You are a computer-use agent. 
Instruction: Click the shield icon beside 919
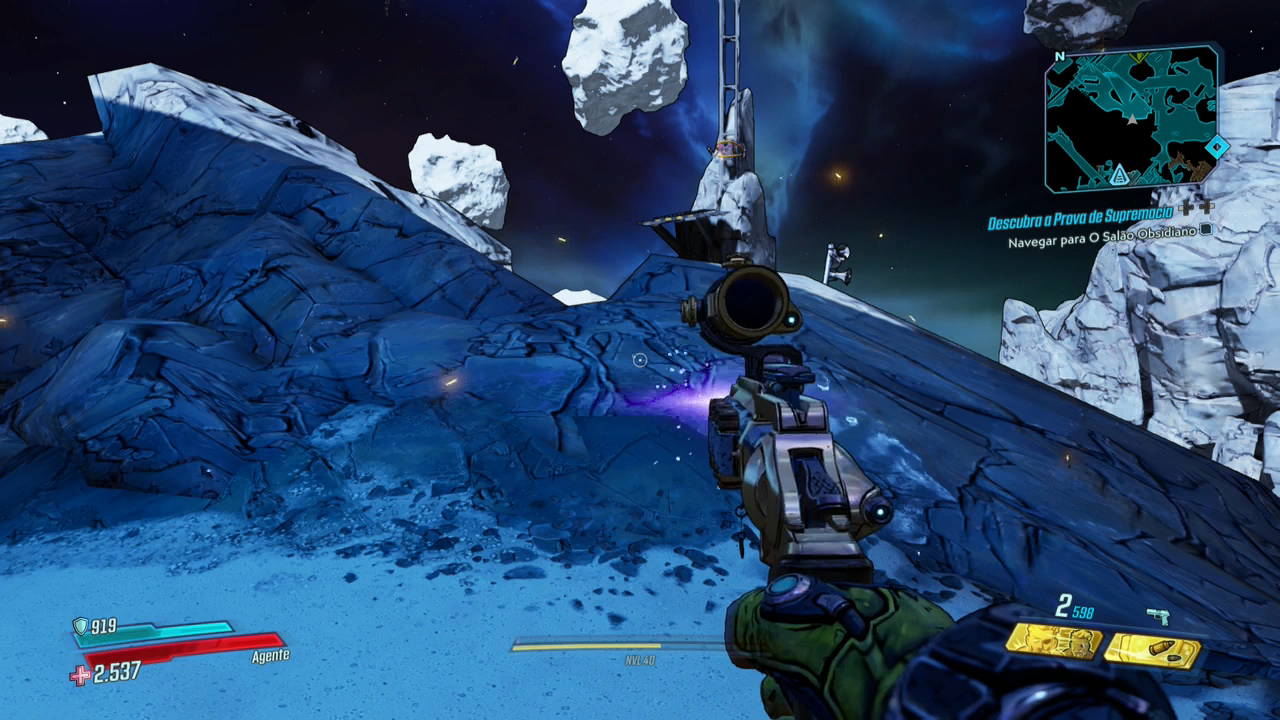[x=80, y=626]
